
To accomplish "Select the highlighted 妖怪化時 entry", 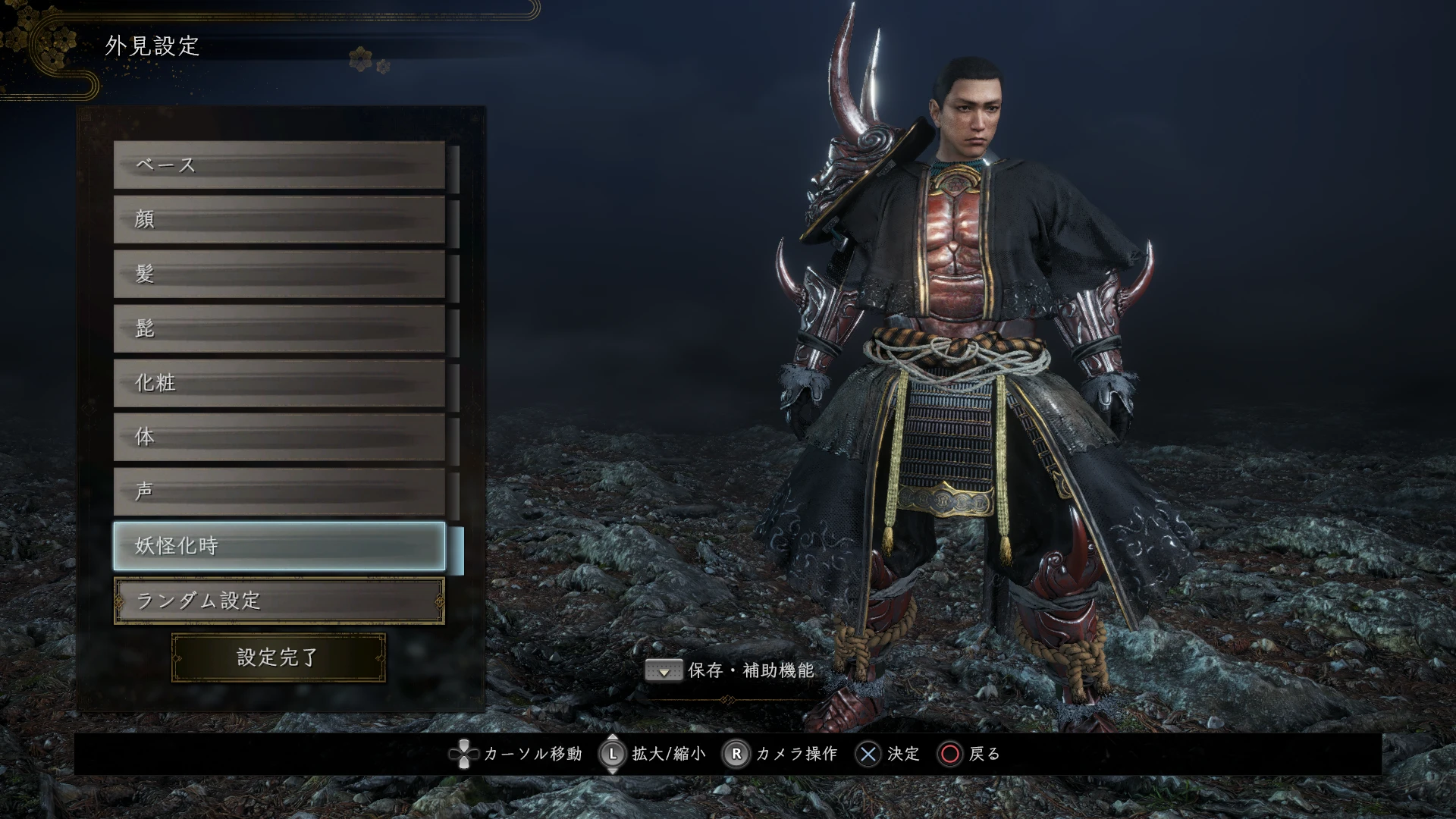I will 279,546.
